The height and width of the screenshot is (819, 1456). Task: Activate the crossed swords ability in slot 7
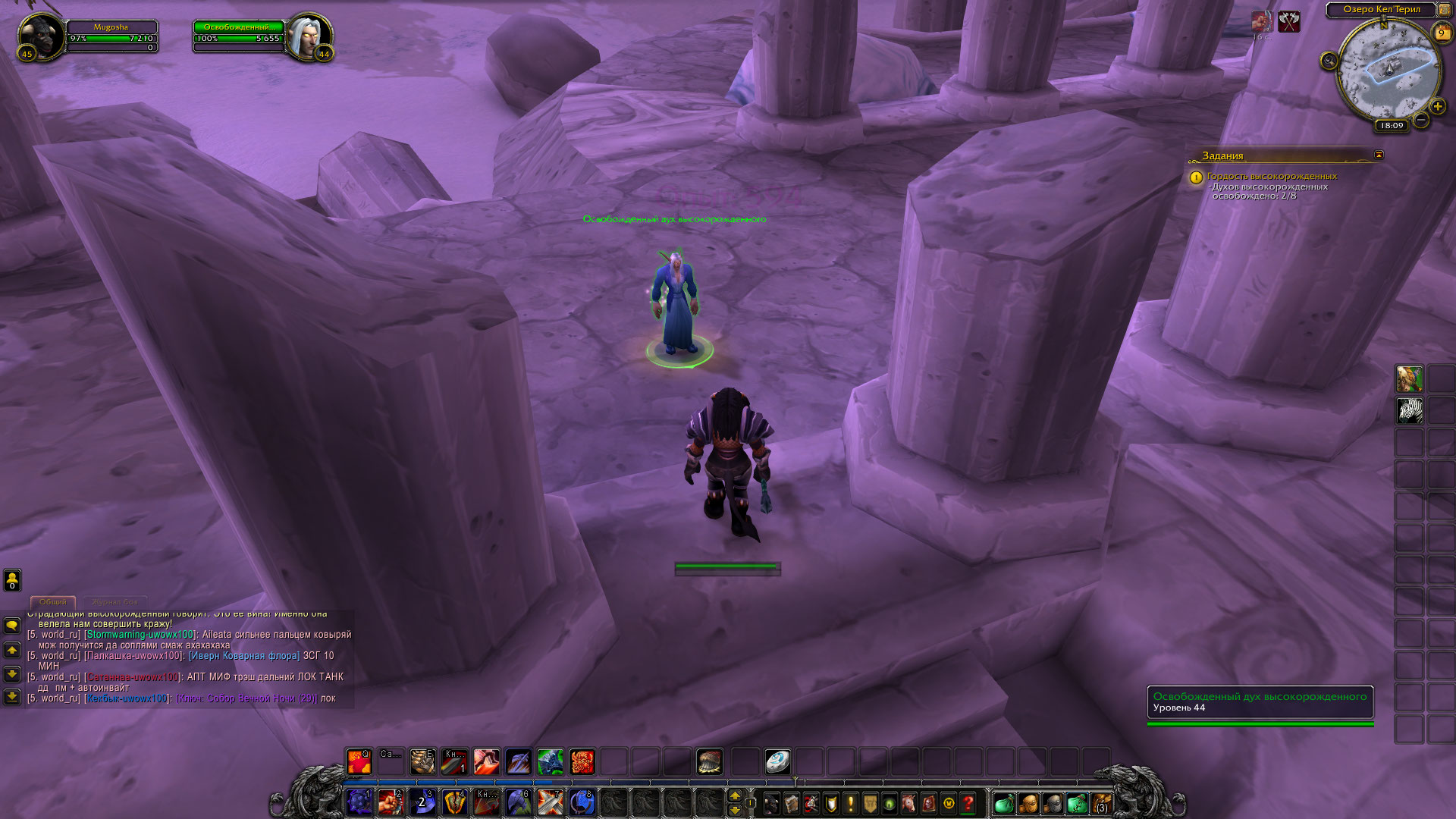pos(550,802)
